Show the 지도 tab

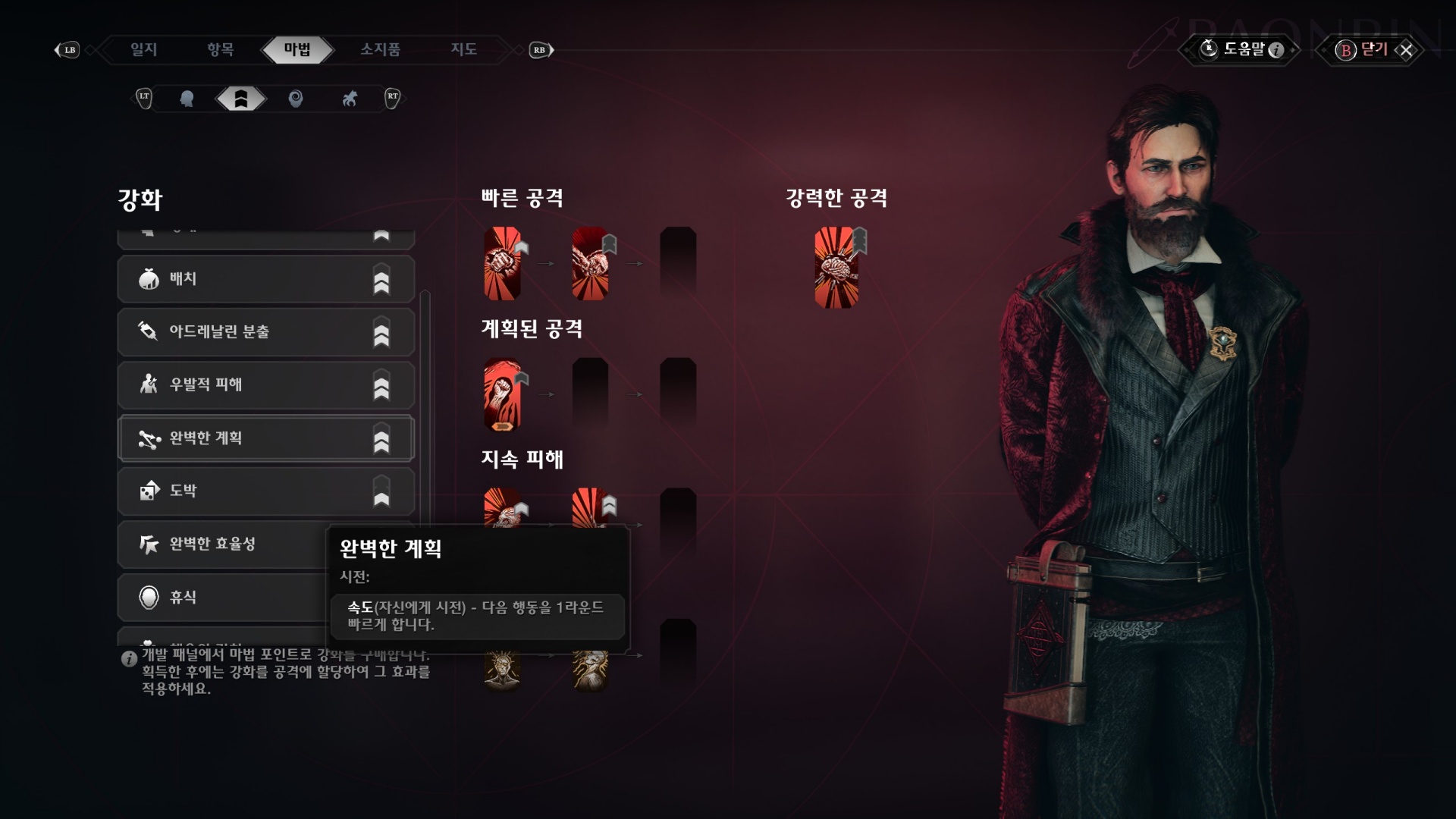[463, 50]
